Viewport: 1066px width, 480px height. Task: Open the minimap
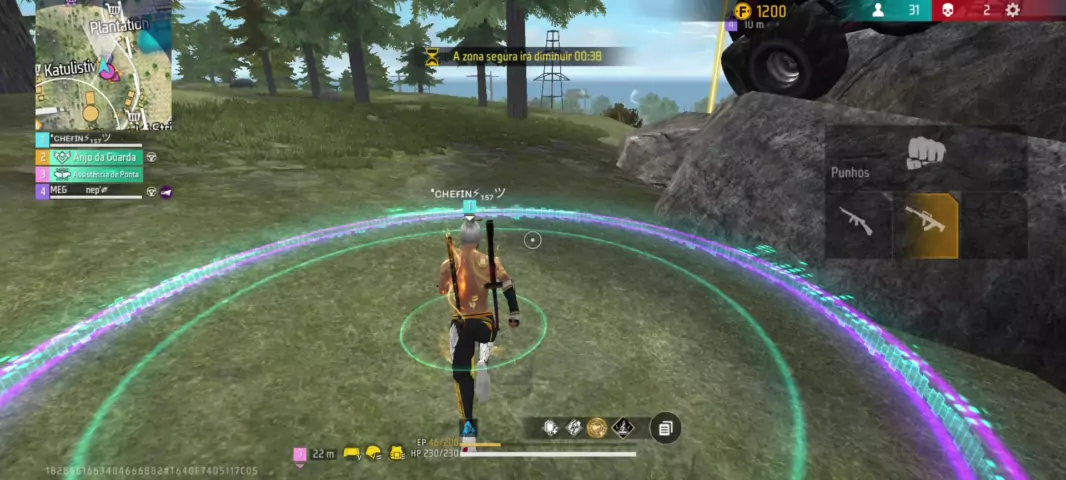(104, 66)
